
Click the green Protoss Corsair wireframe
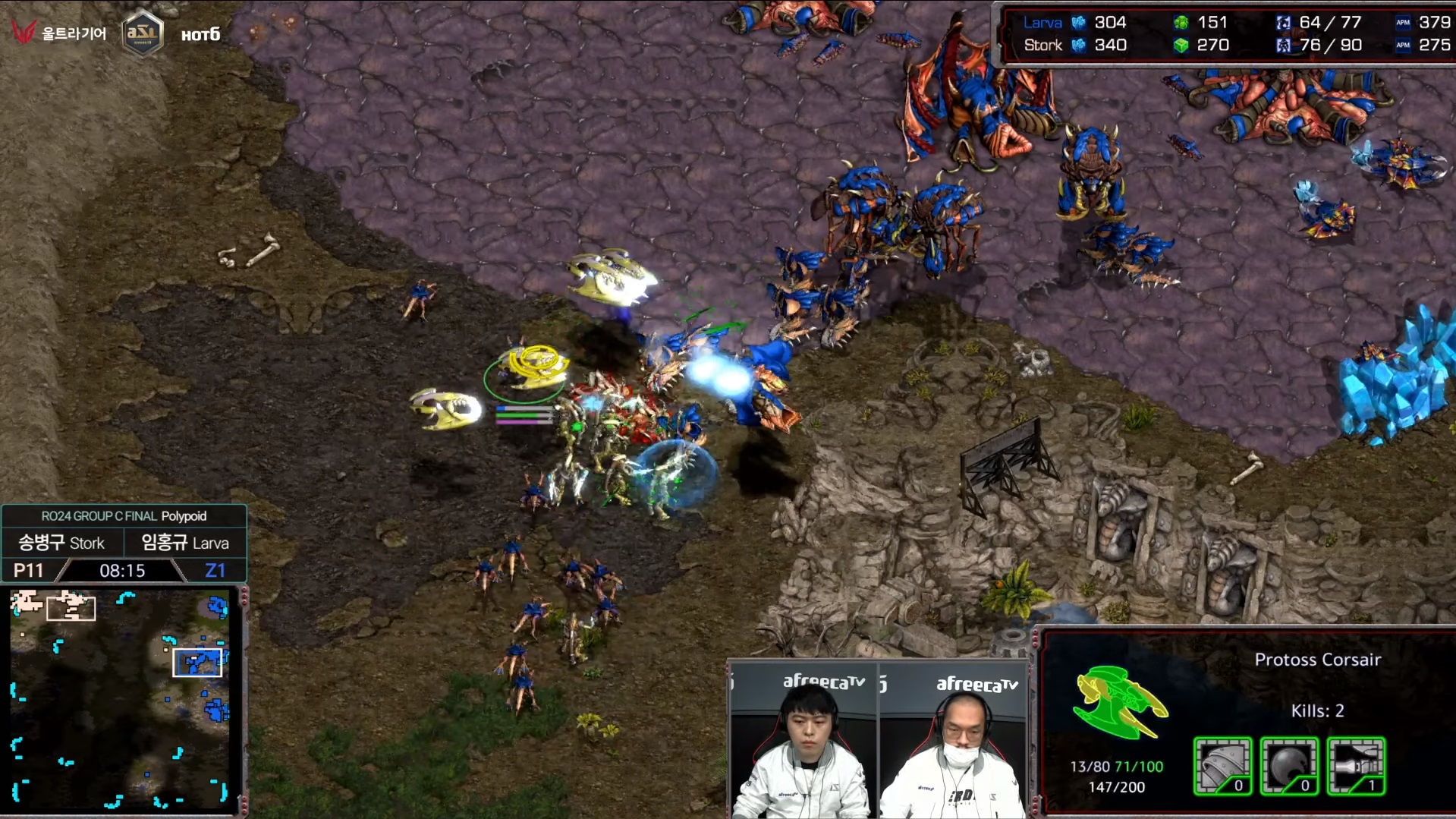(1118, 701)
